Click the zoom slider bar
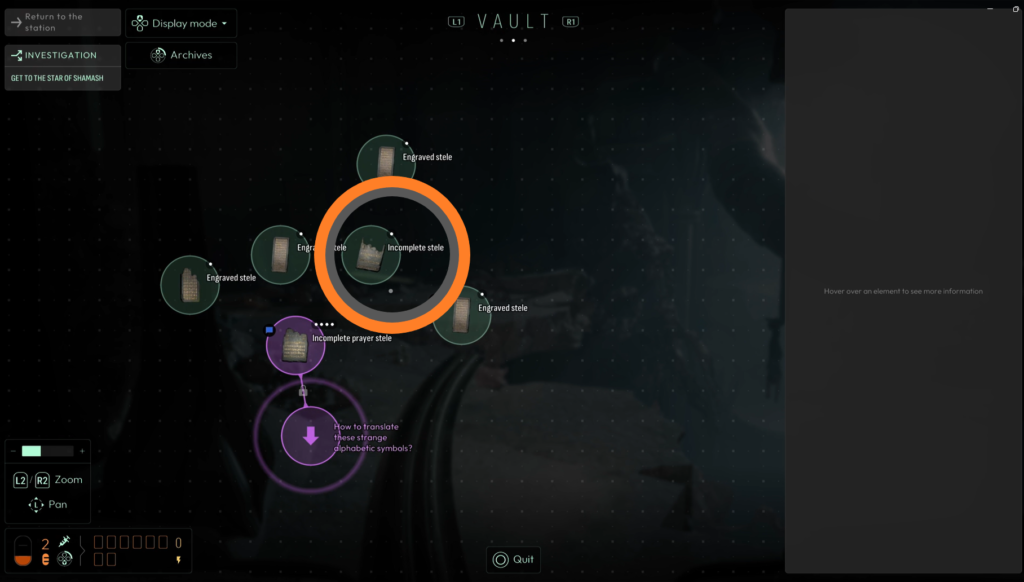Image resolution: width=1024 pixels, height=582 pixels. [47, 451]
